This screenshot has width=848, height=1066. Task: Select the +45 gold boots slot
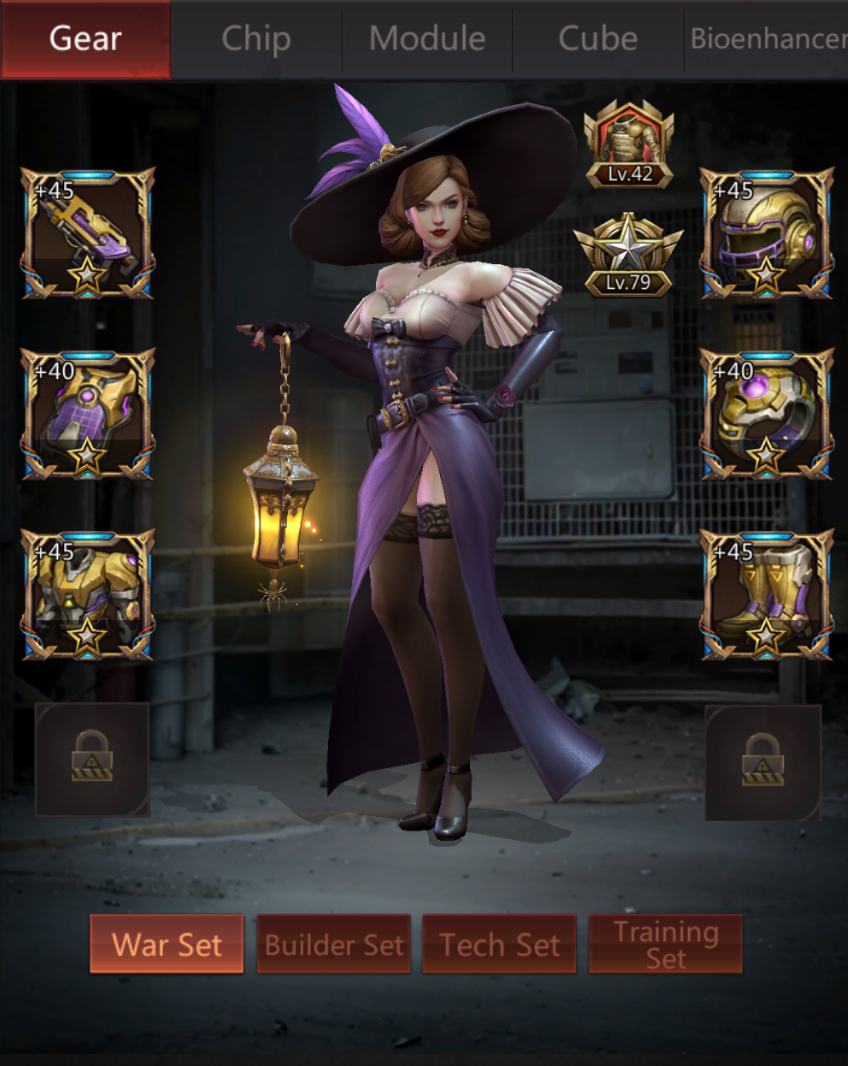[766, 596]
